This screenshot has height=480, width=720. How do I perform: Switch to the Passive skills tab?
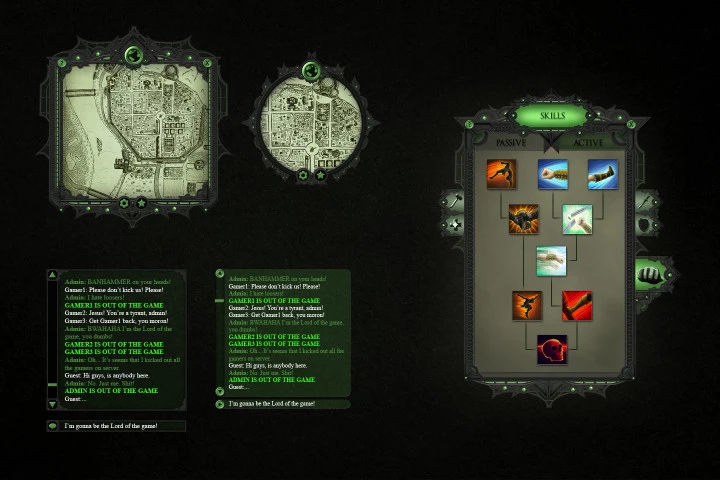pos(512,143)
